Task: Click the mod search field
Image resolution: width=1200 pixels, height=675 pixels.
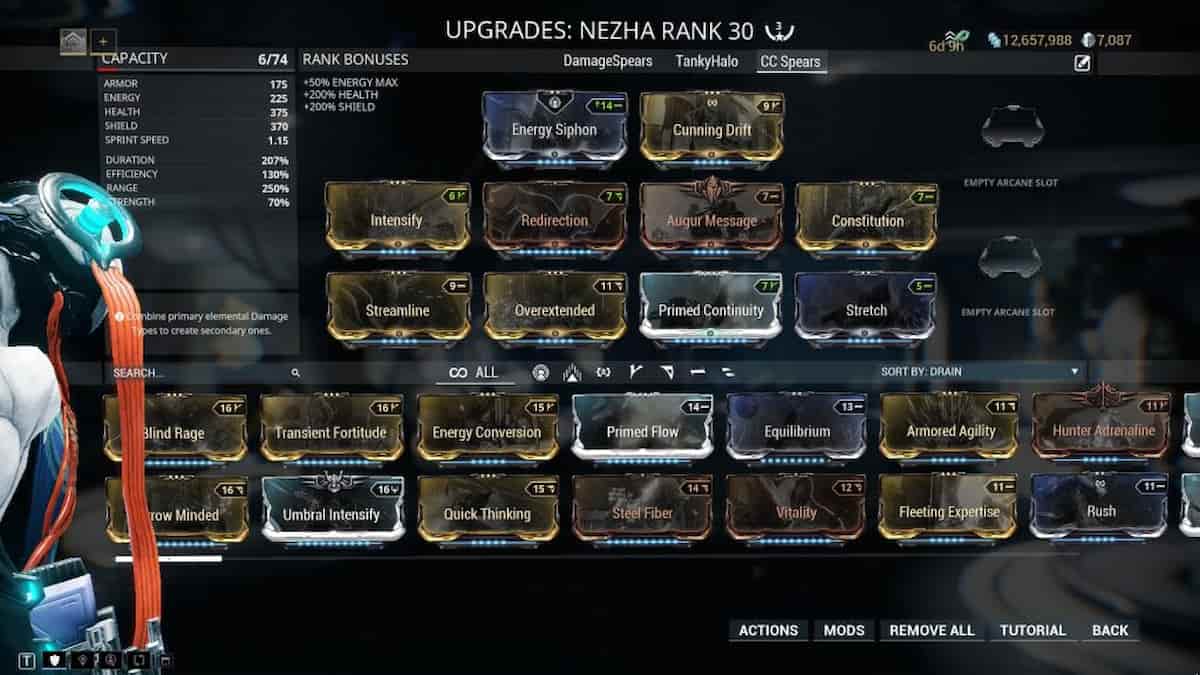Action: point(200,373)
